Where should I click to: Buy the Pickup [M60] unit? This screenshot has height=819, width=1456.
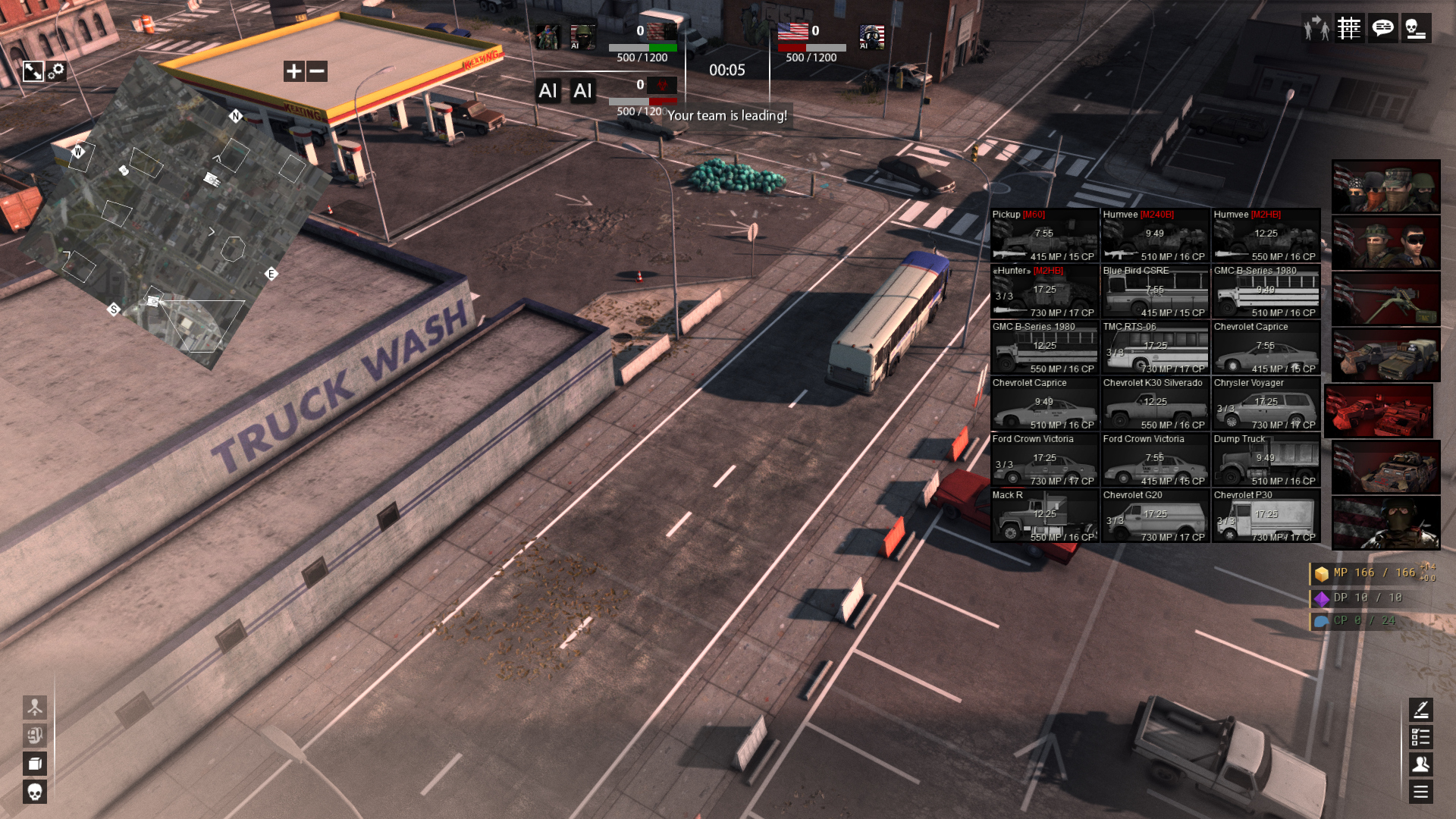pyautogui.click(x=1044, y=235)
